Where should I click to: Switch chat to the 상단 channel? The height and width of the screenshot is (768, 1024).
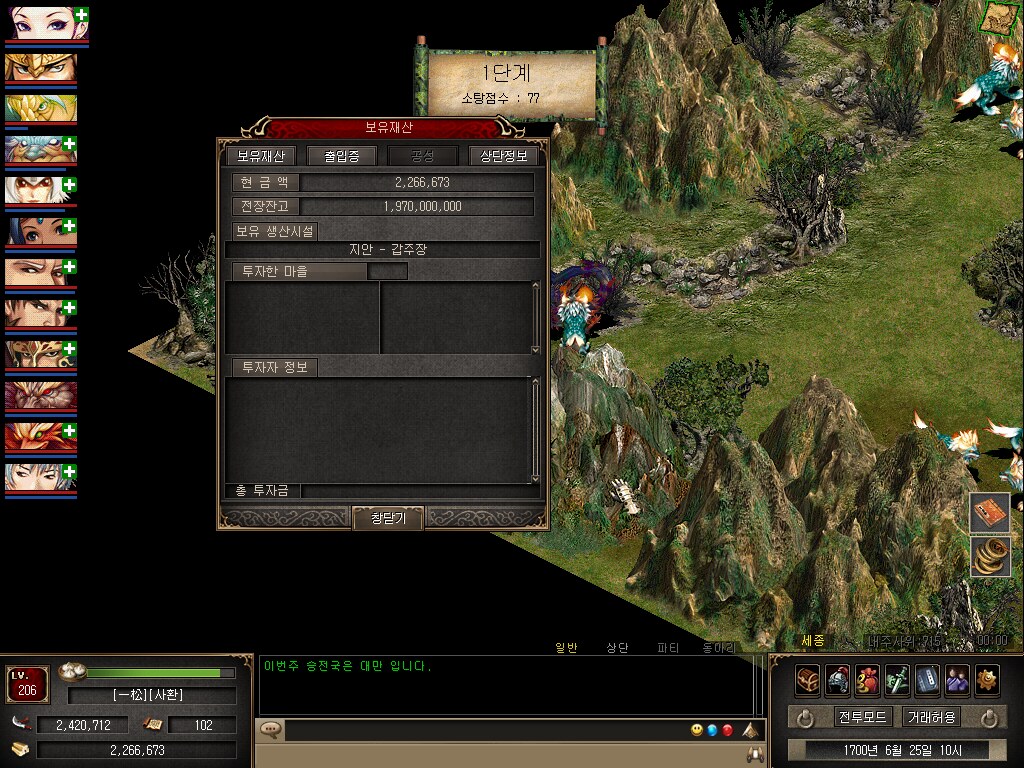click(x=617, y=648)
